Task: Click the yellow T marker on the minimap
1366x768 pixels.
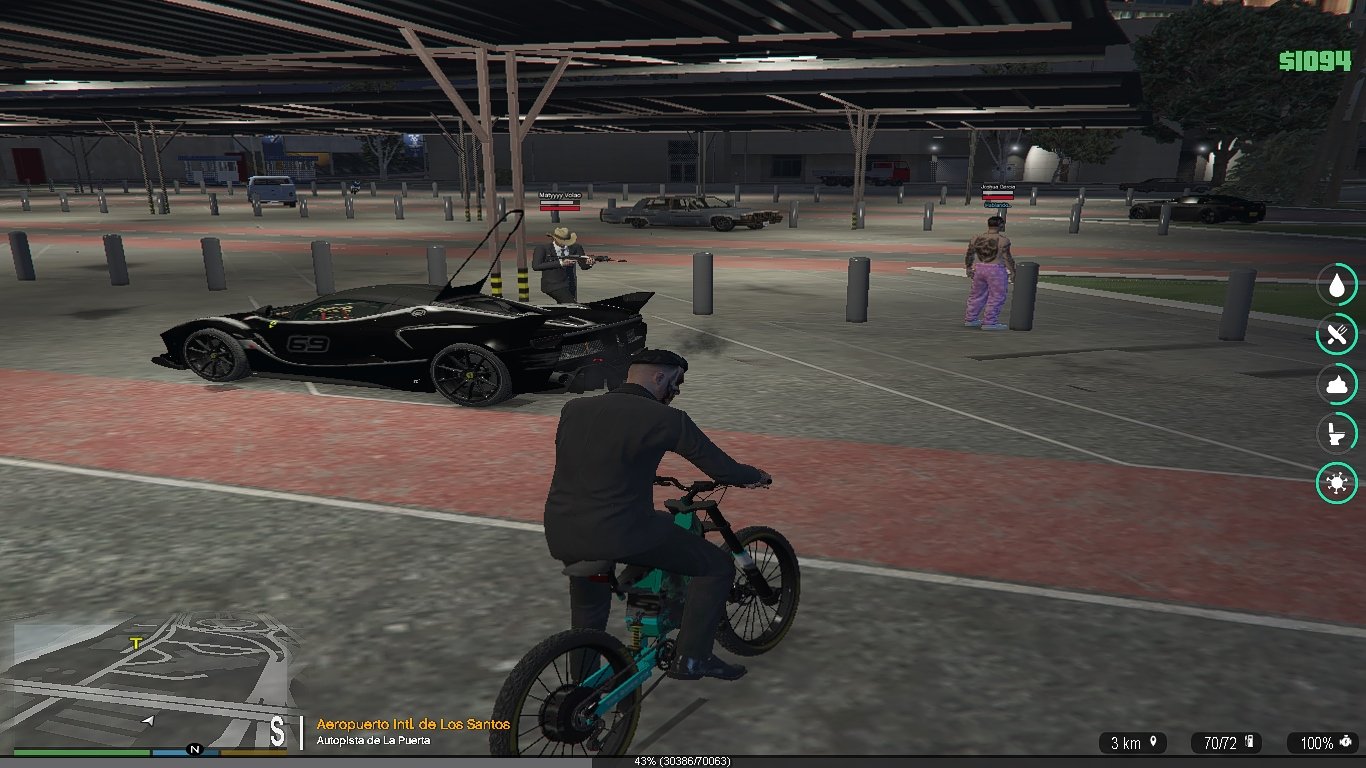Action: click(x=136, y=643)
